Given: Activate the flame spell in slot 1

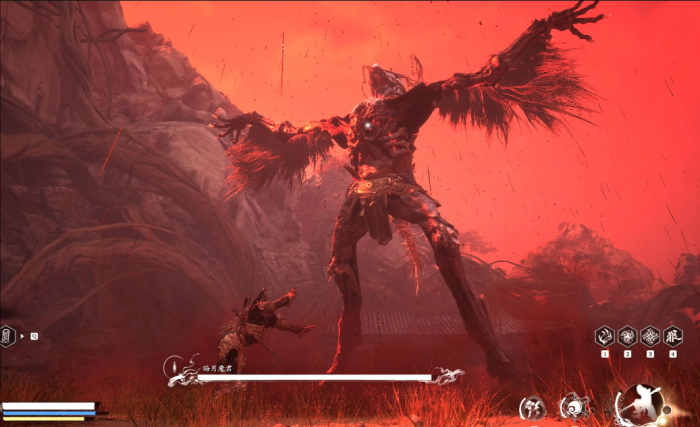Looking at the screenshot, I should 605,336.
